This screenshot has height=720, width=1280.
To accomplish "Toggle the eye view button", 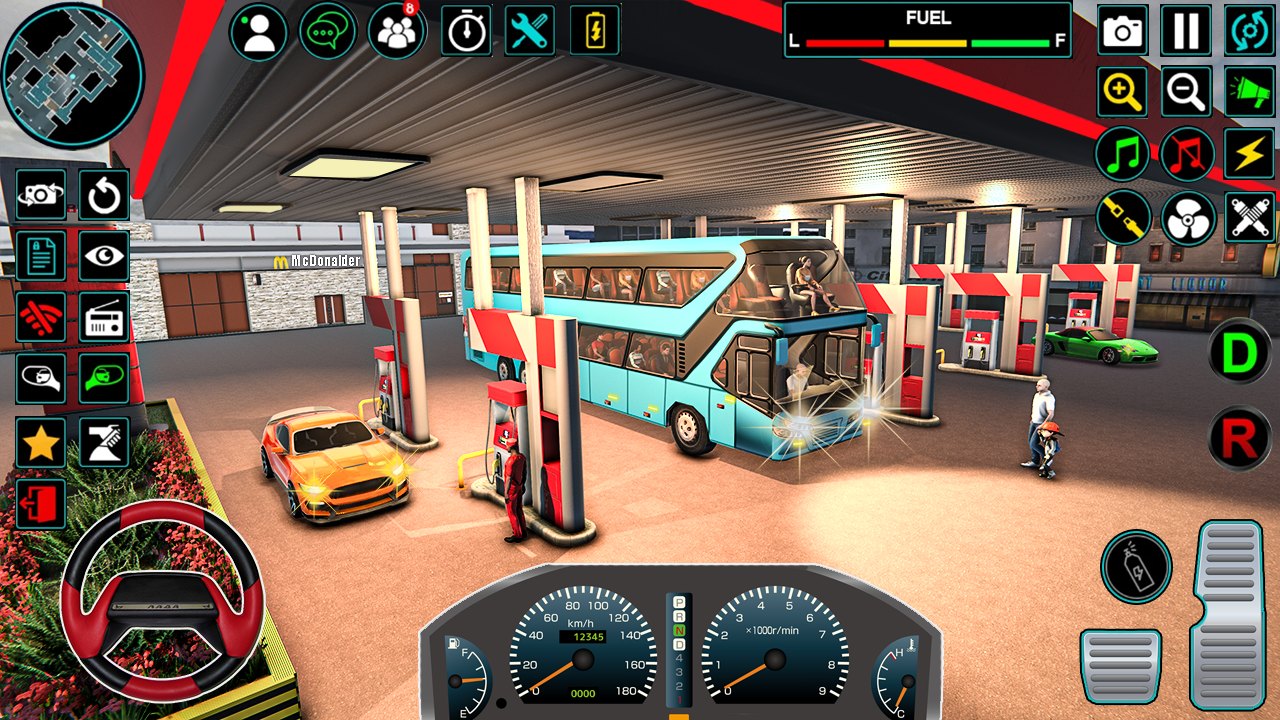I will [104, 256].
